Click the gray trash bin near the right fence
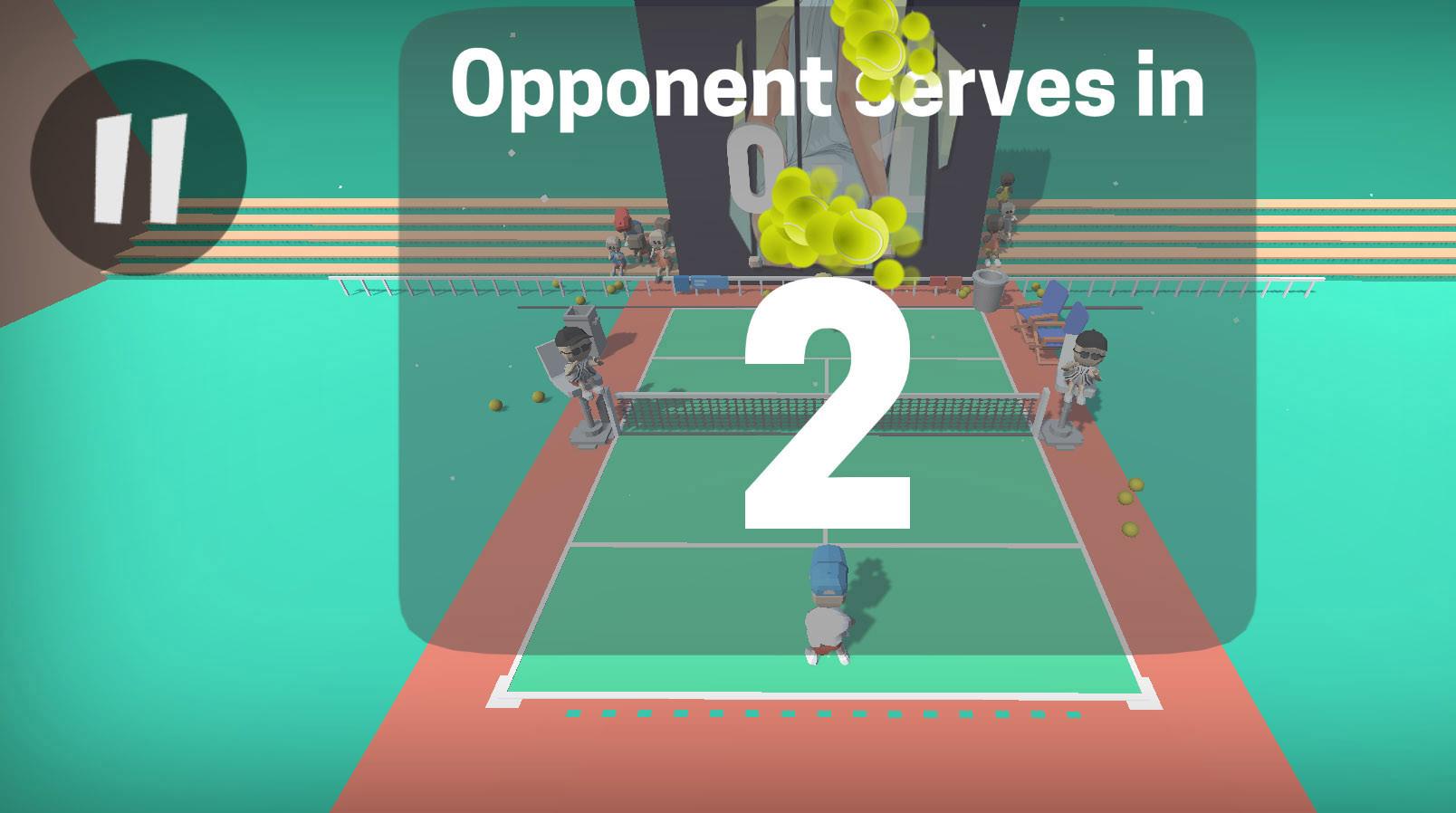Screen dimensions: 1456x813 [991, 290]
